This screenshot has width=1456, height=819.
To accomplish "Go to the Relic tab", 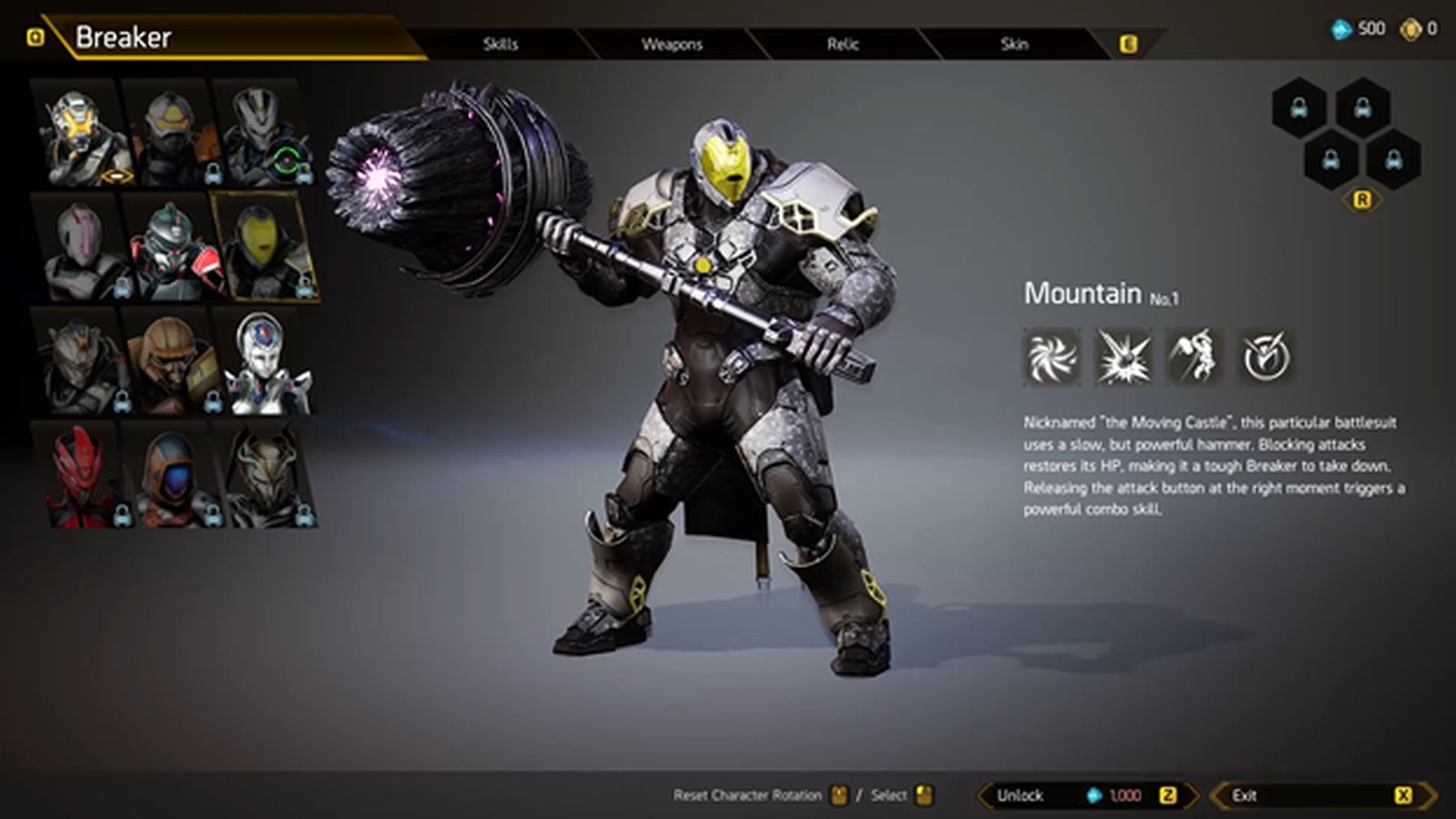I will click(843, 44).
